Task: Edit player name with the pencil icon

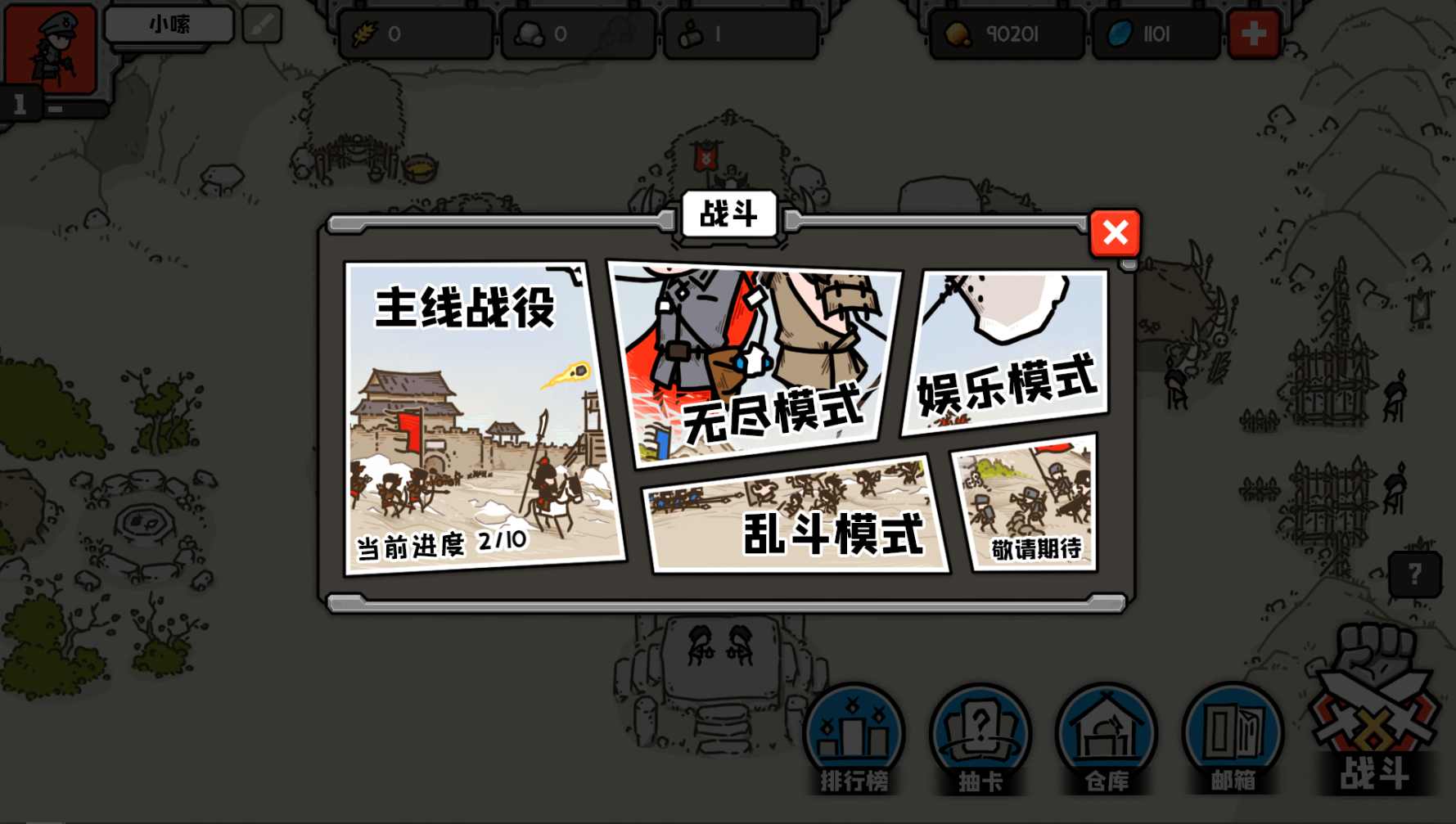Action: point(262,25)
